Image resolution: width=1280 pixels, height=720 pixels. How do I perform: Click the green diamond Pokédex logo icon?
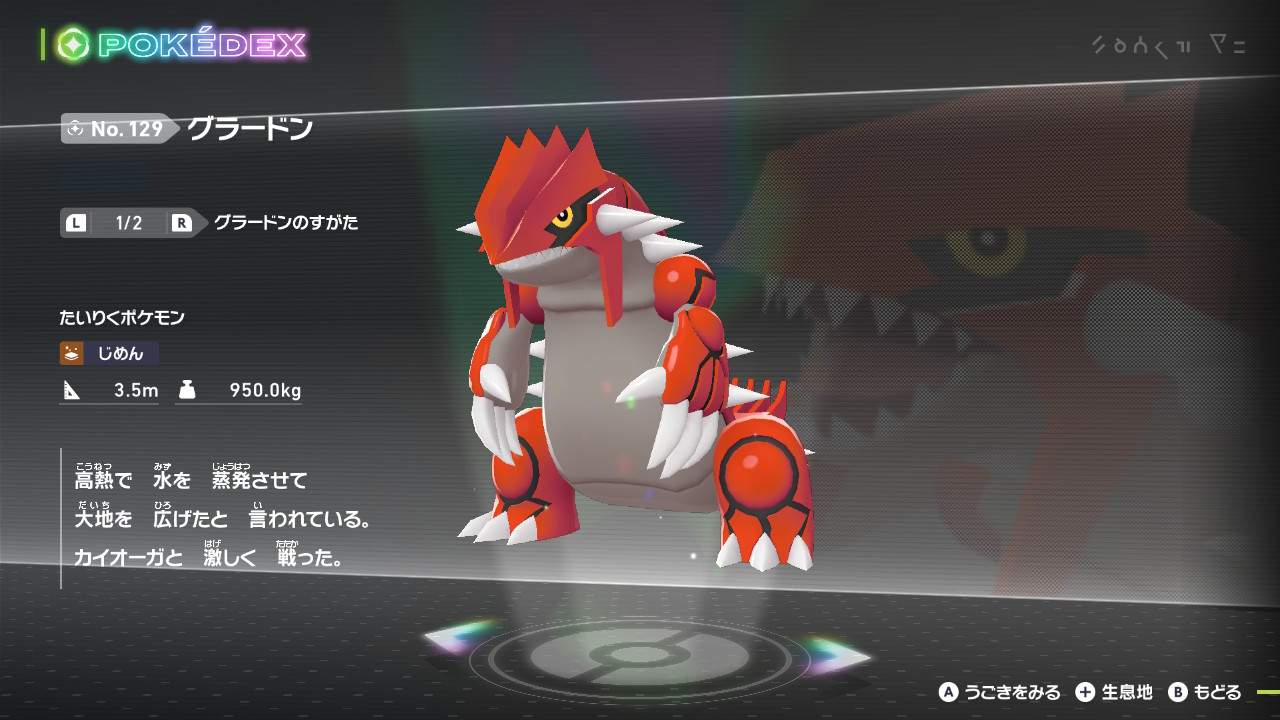pos(72,42)
